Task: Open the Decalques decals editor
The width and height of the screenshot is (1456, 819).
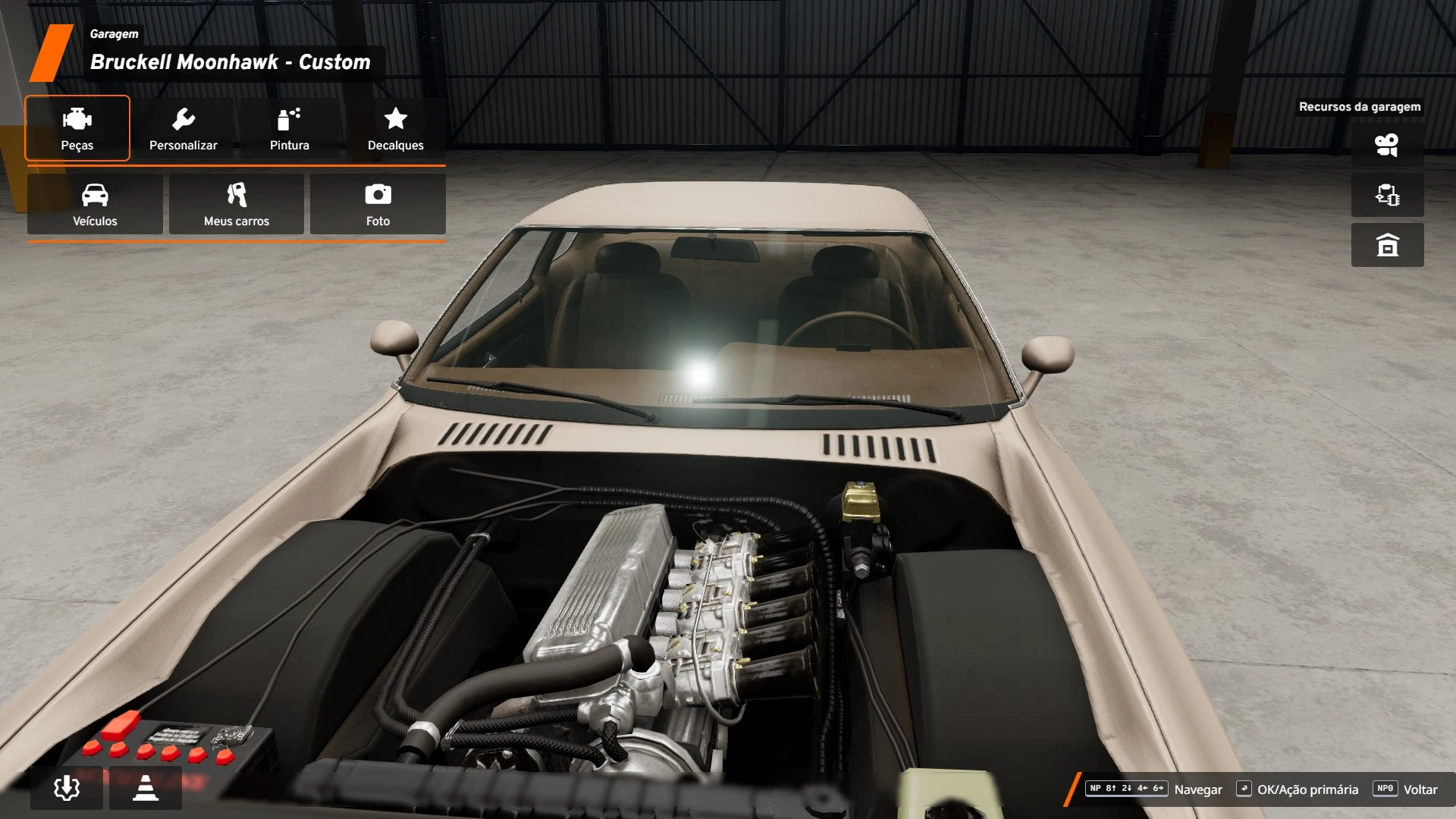Action: pyautogui.click(x=395, y=129)
